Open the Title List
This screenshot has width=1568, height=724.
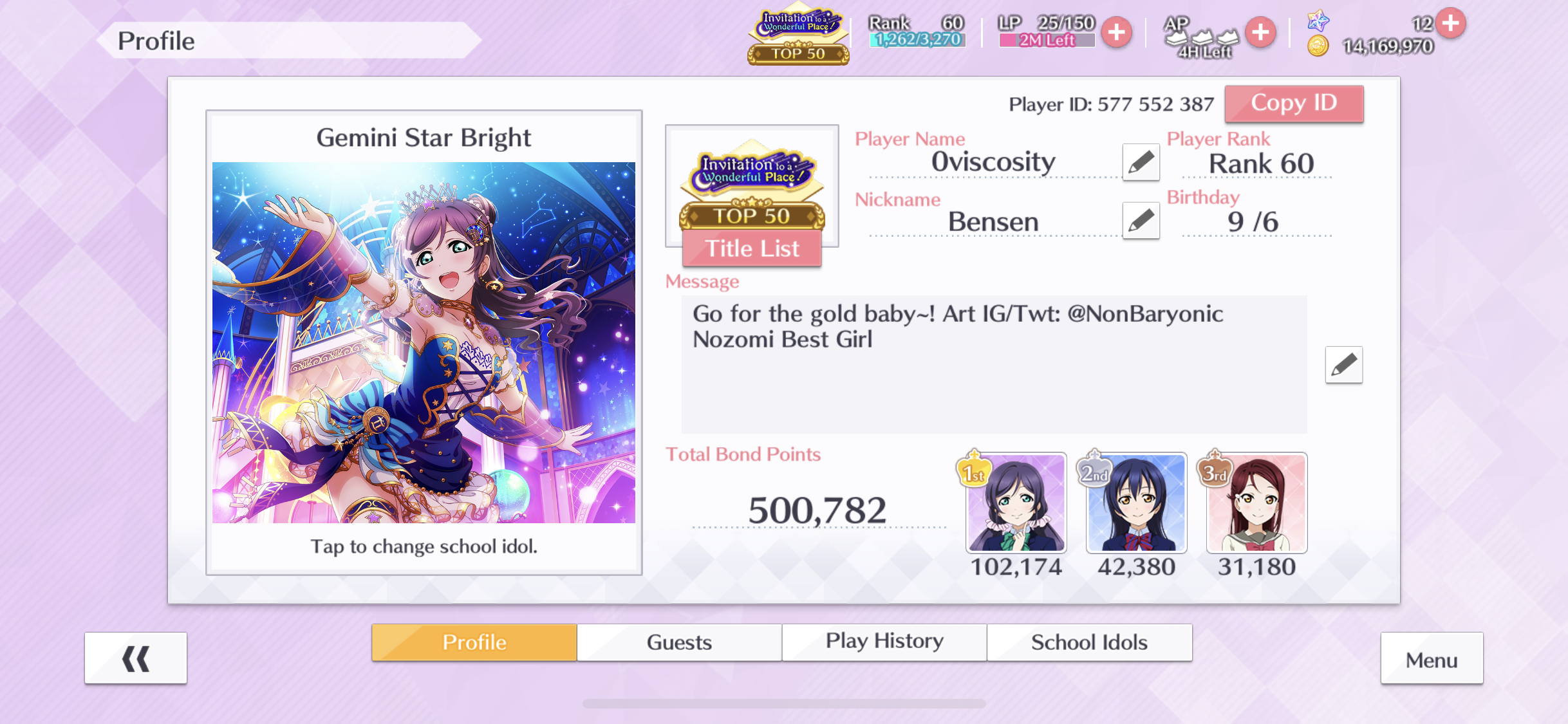[752, 248]
